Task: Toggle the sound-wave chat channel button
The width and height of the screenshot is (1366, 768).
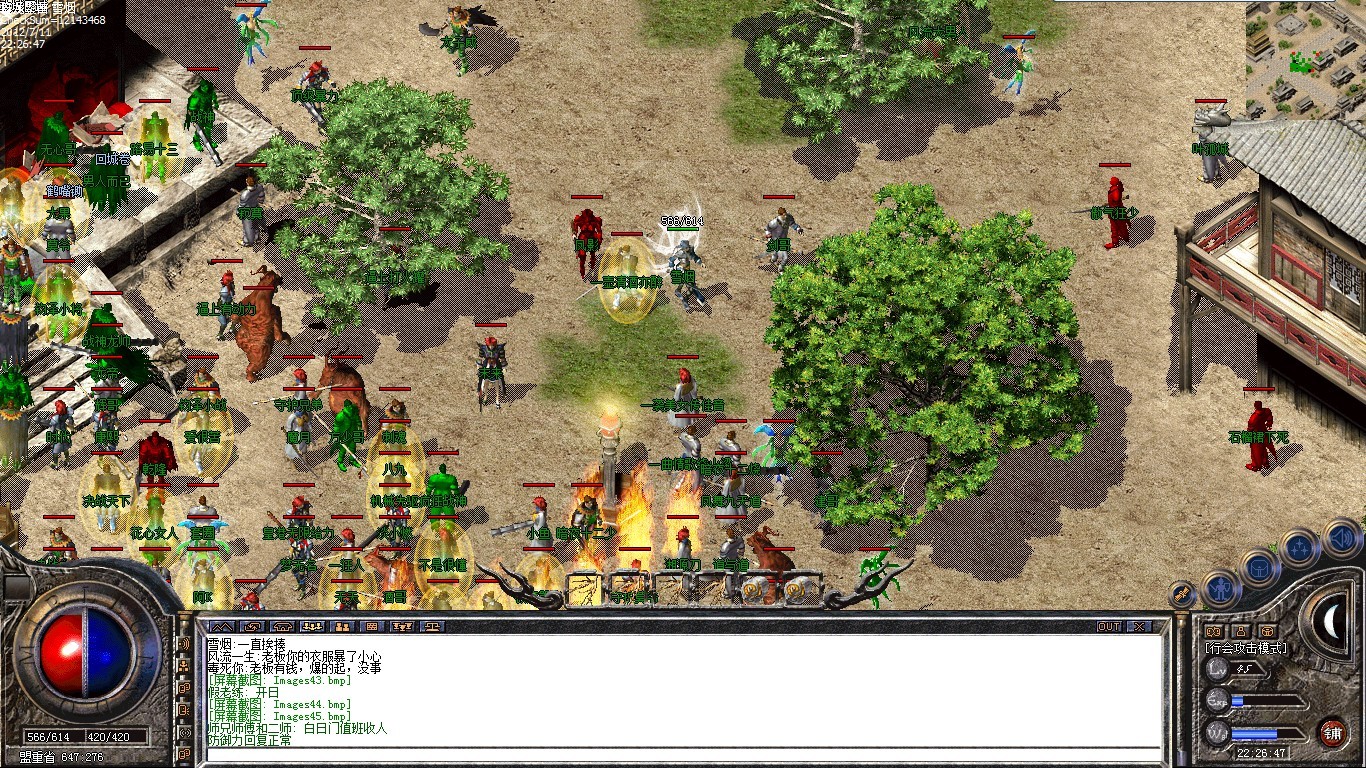Action: coord(185,643)
